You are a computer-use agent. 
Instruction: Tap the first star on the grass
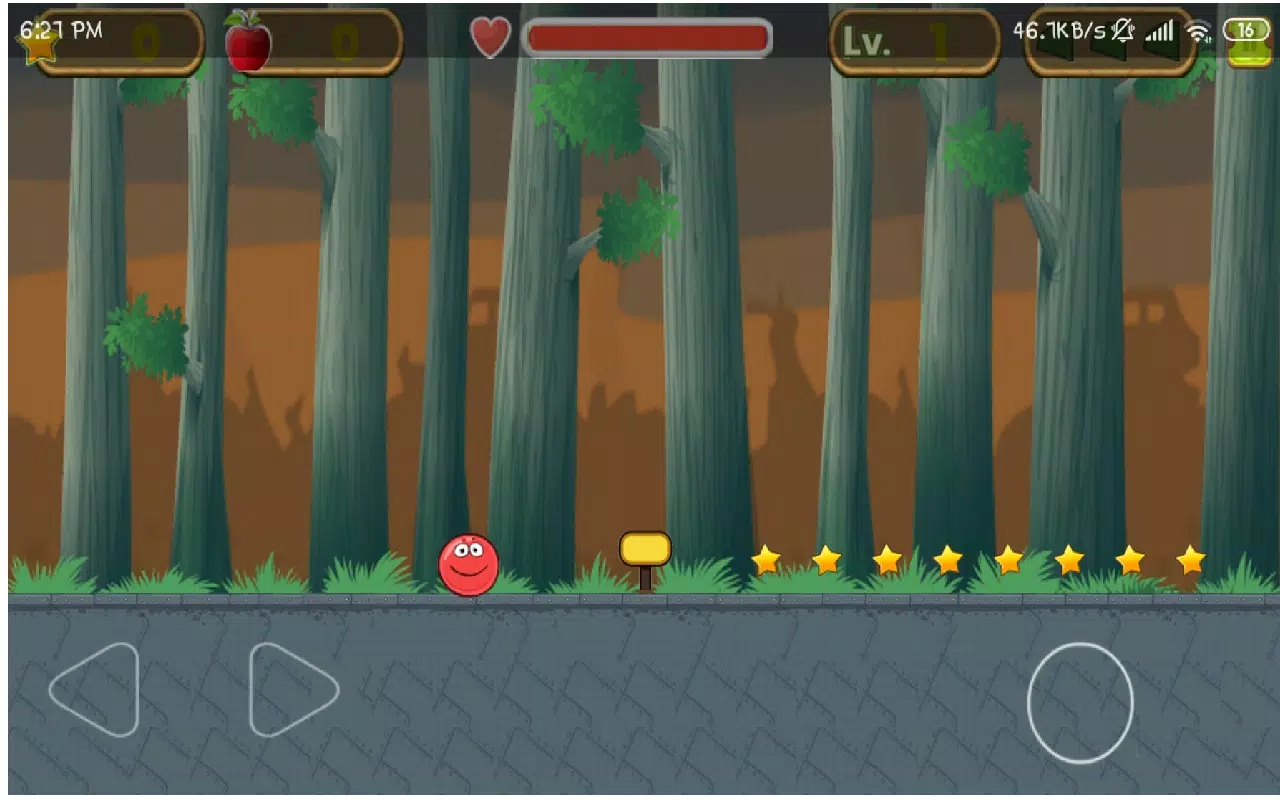[x=764, y=561]
